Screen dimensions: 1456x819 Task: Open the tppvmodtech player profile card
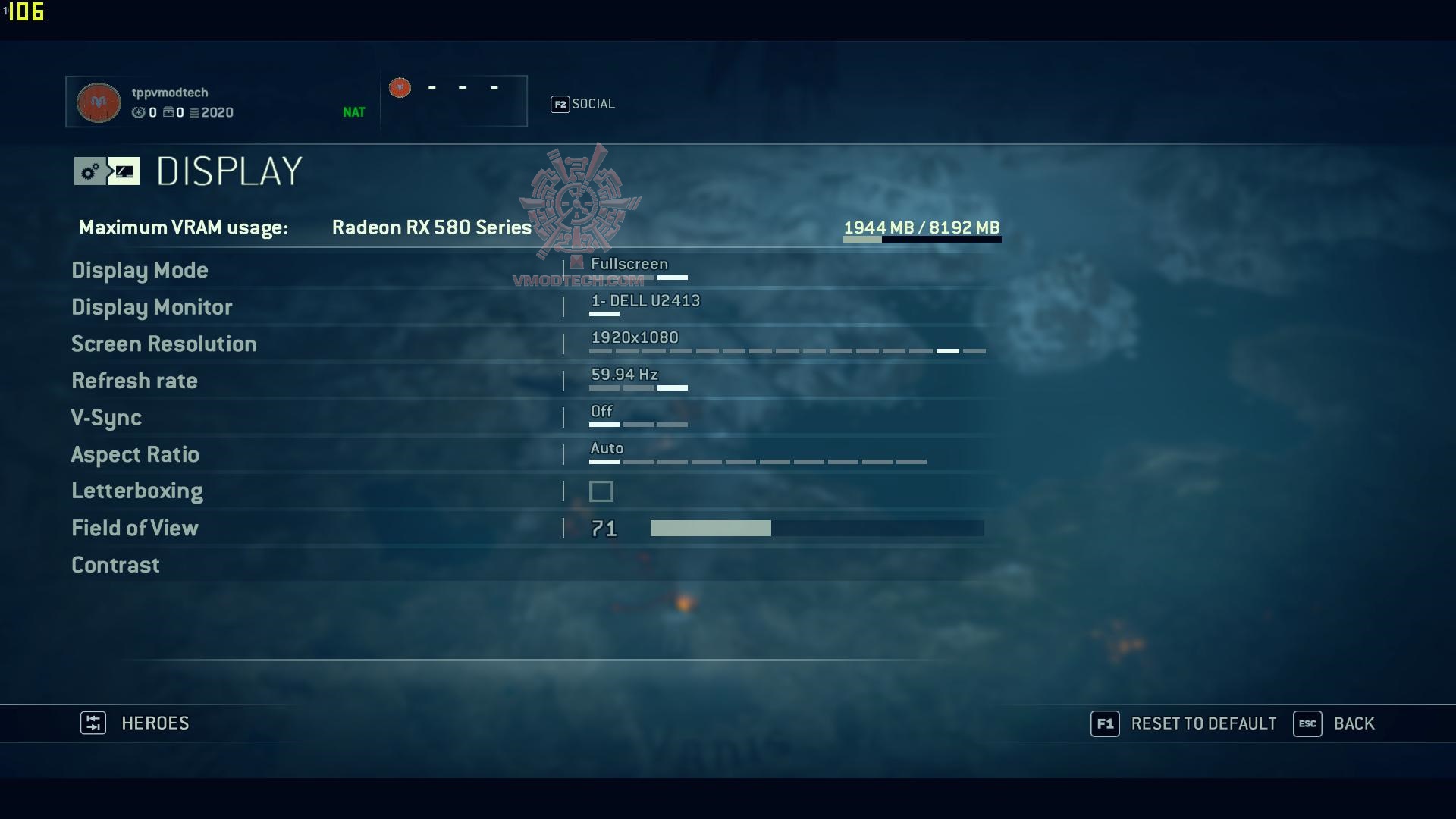[221, 102]
